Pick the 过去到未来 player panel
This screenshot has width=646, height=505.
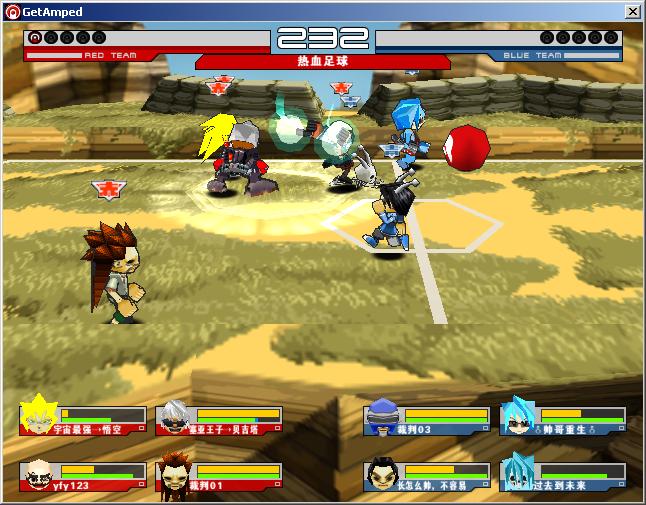click(563, 476)
